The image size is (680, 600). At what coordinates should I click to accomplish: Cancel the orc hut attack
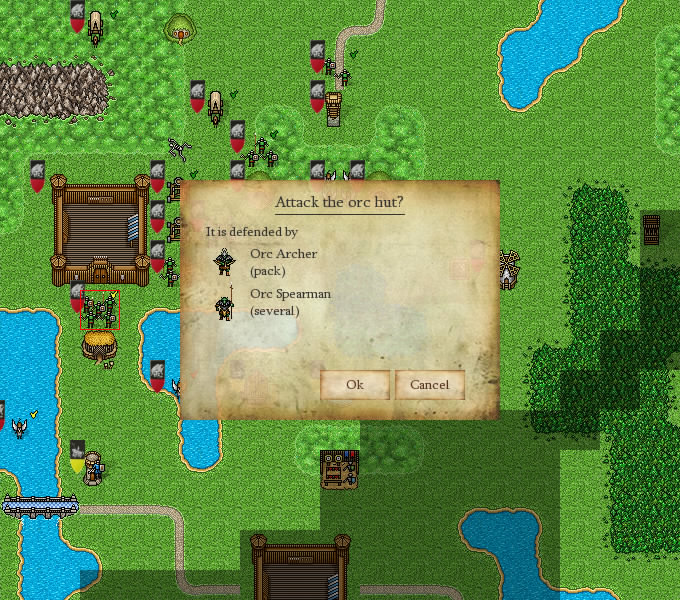click(429, 385)
